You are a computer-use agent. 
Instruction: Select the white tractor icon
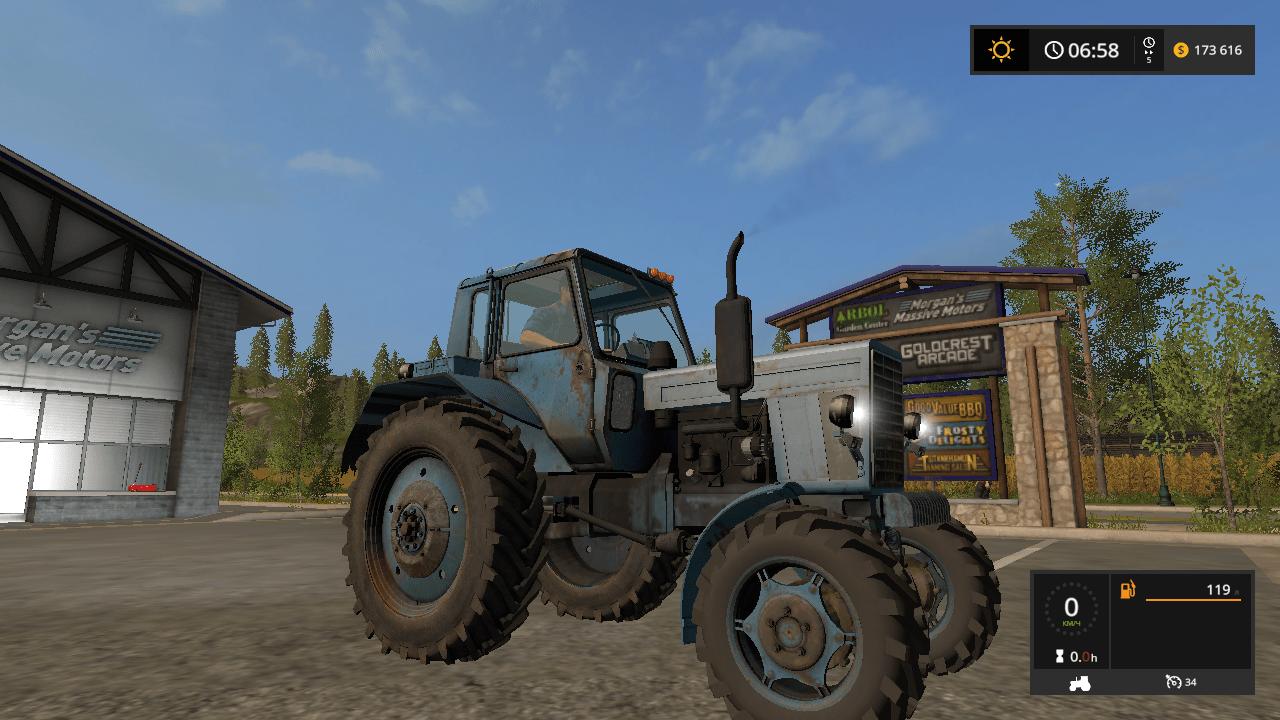(1079, 682)
